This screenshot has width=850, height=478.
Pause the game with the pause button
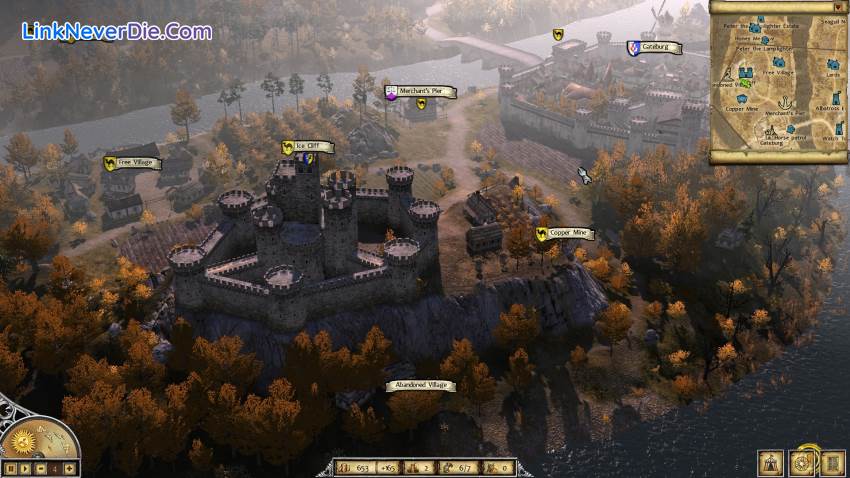[10, 468]
